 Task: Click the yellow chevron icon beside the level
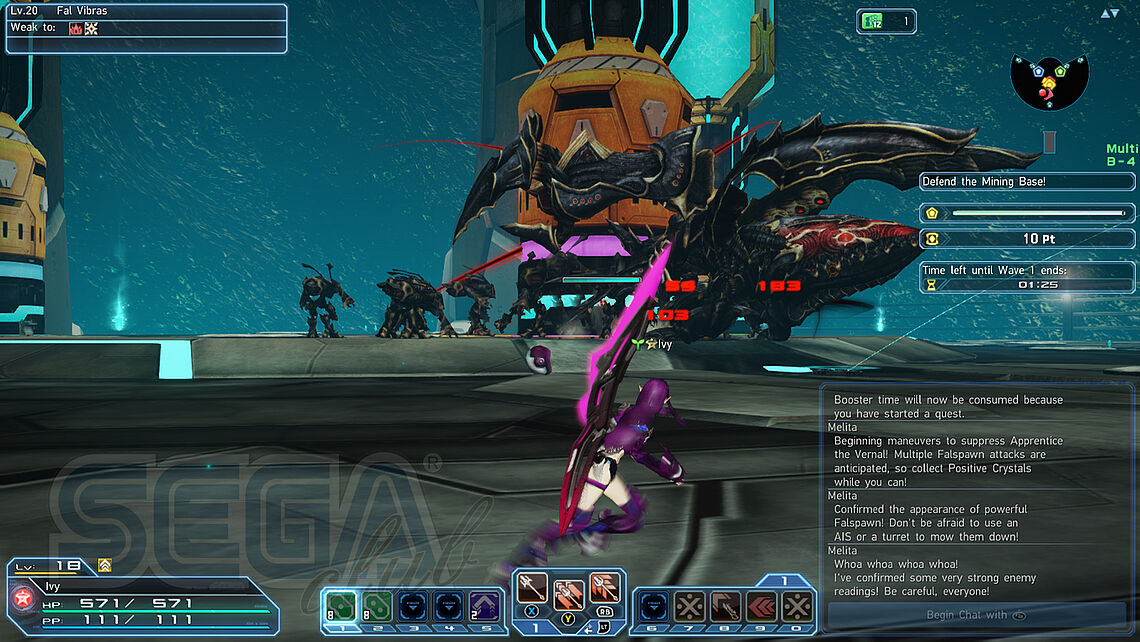pyautogui.click(x=104, y=565)
